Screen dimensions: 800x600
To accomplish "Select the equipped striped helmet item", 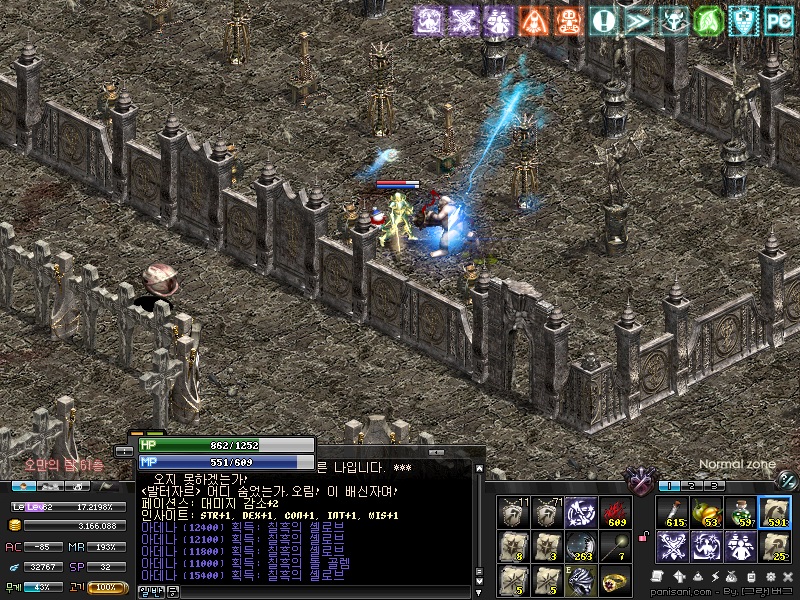I will pos(580,579).
